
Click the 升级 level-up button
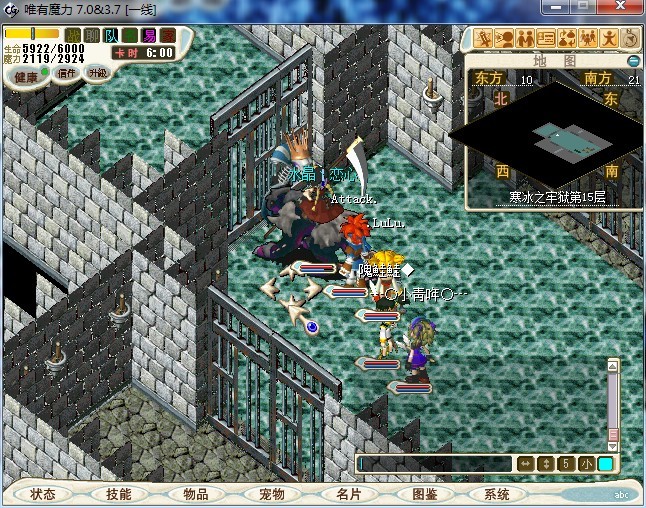tap(98, 73)
